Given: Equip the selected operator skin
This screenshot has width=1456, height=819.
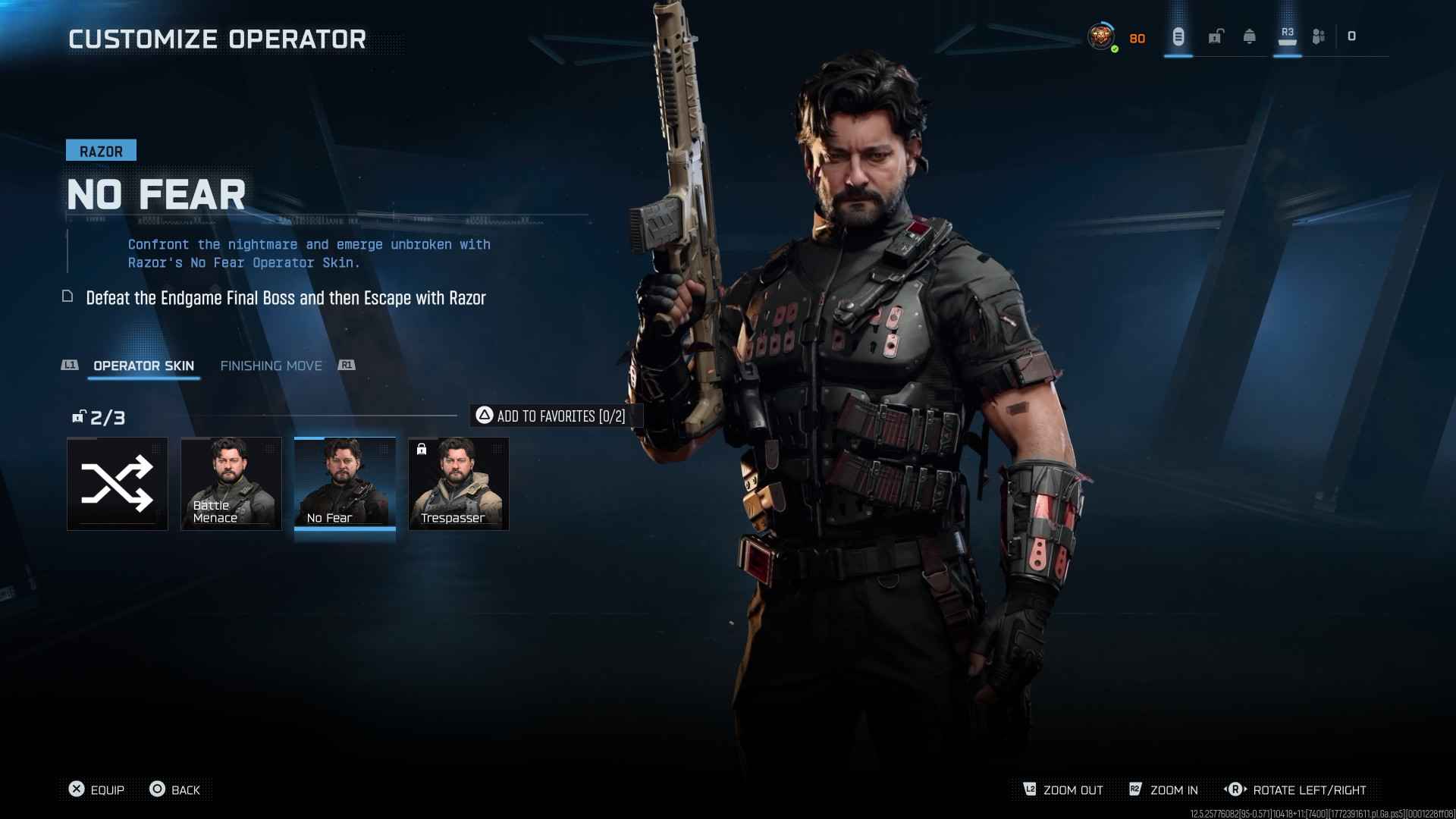Looking at the screenshot, I should click(x=96, y=789).
